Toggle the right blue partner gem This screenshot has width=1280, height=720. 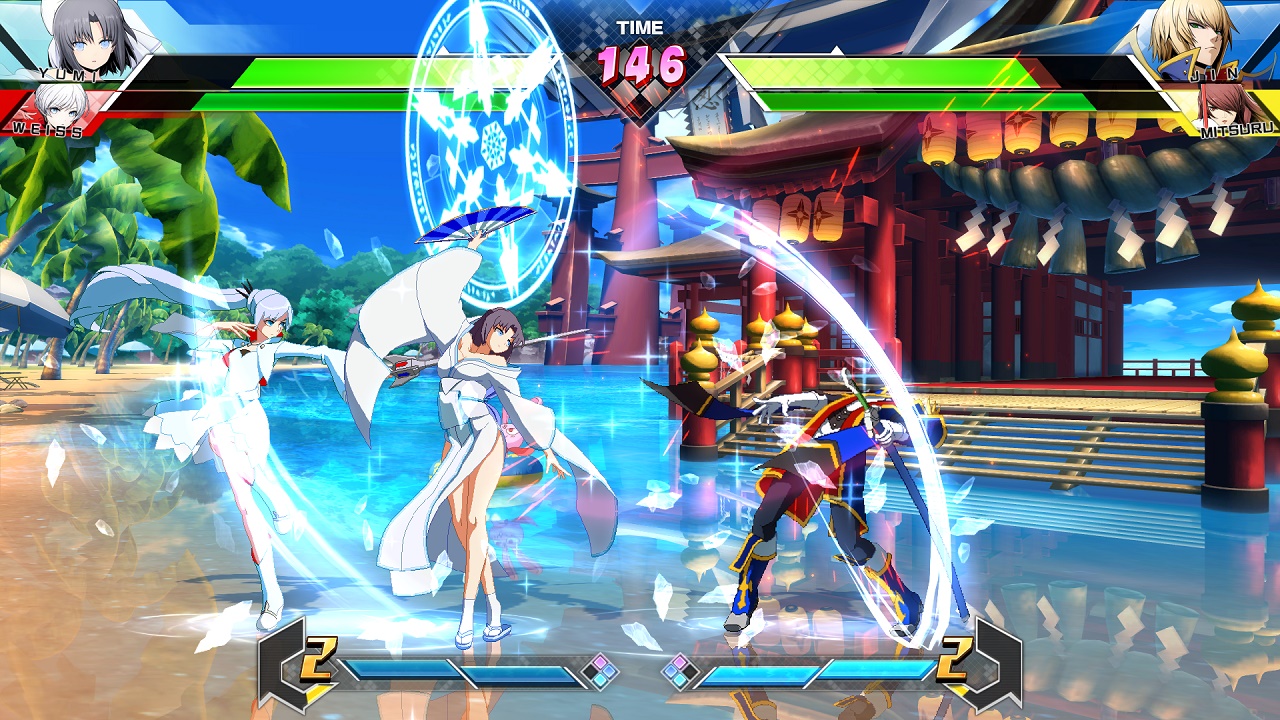coord(672,670)
